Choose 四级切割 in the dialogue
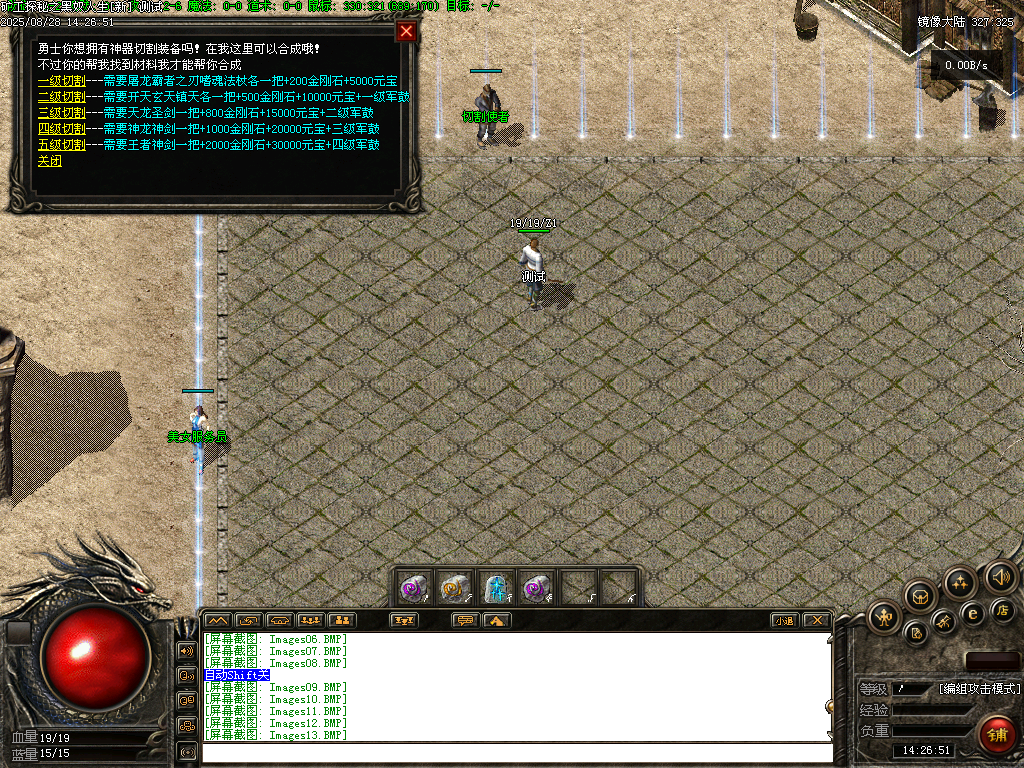The height and width of the screenshot is (768, 1024). point(61,129)
